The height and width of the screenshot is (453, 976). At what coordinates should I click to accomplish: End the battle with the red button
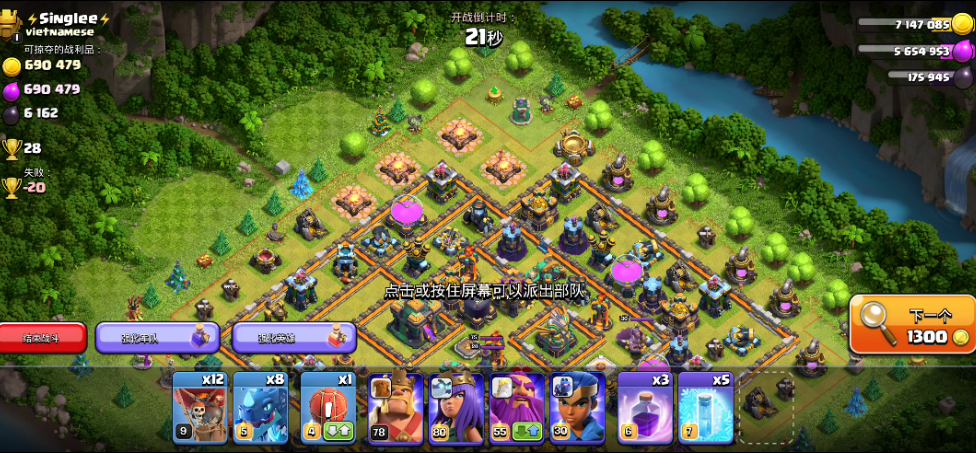tap(42, 337)
